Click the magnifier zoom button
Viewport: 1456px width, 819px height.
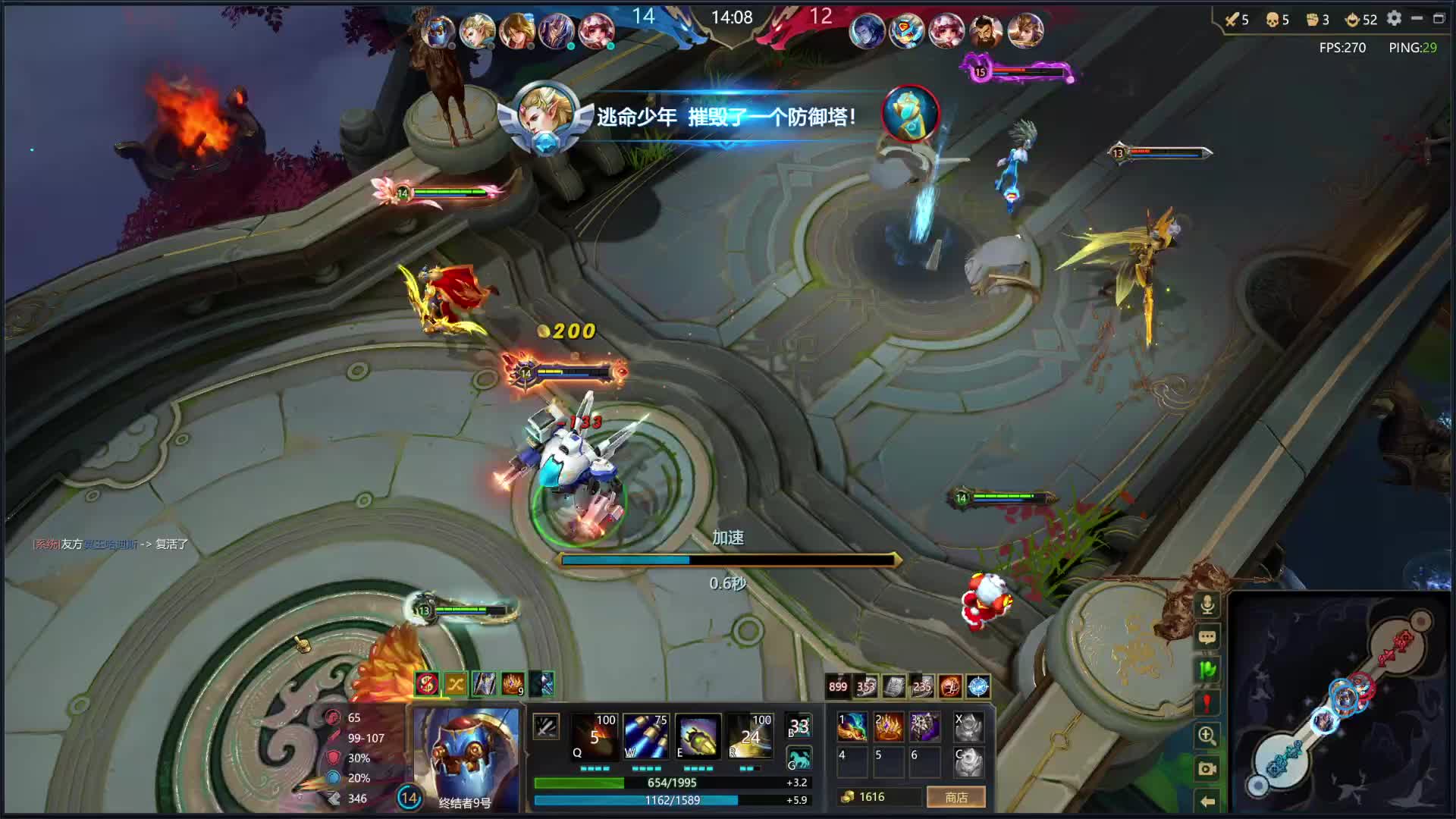[x=1207, y=735]
